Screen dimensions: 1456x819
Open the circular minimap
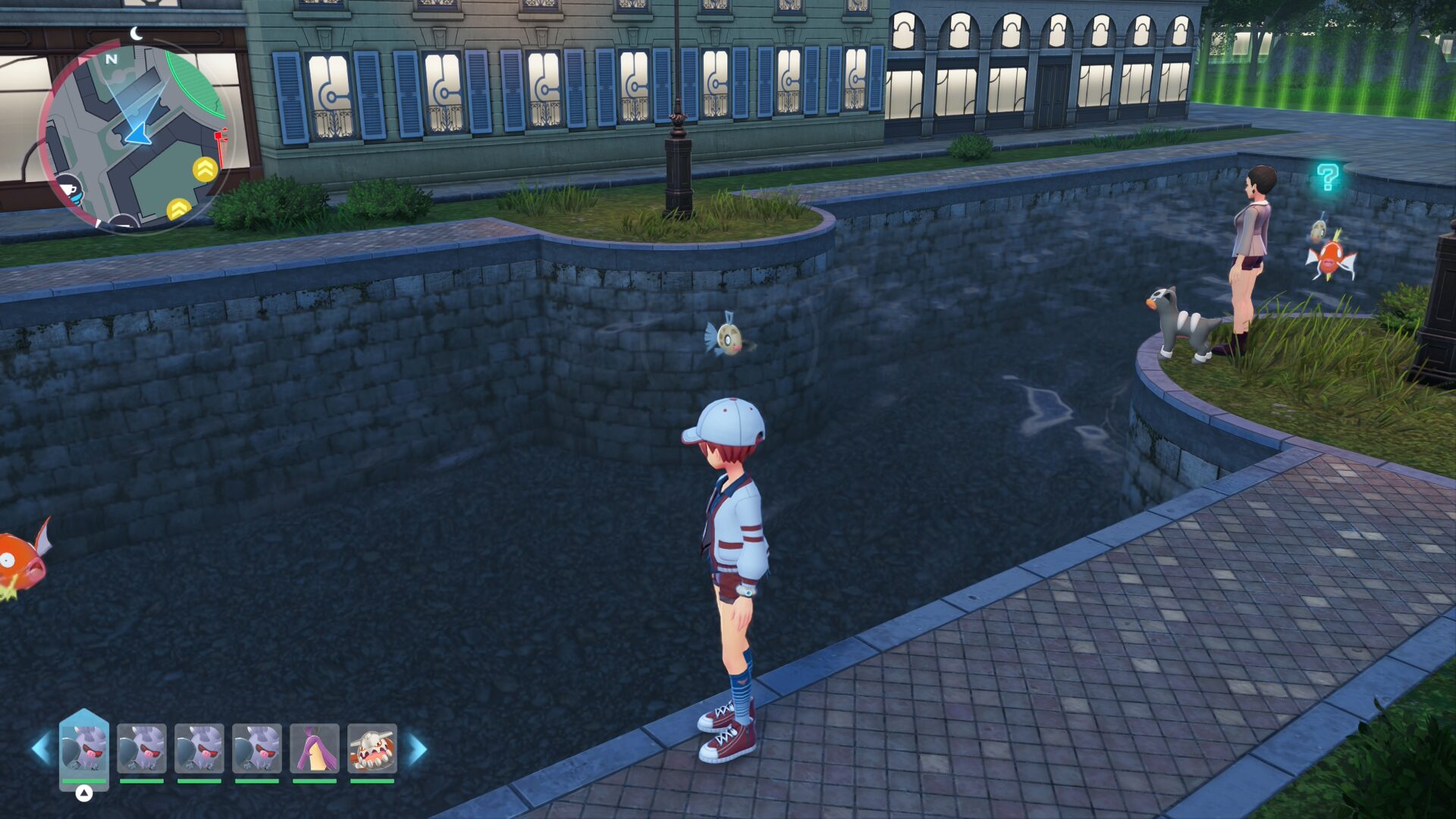135,135
